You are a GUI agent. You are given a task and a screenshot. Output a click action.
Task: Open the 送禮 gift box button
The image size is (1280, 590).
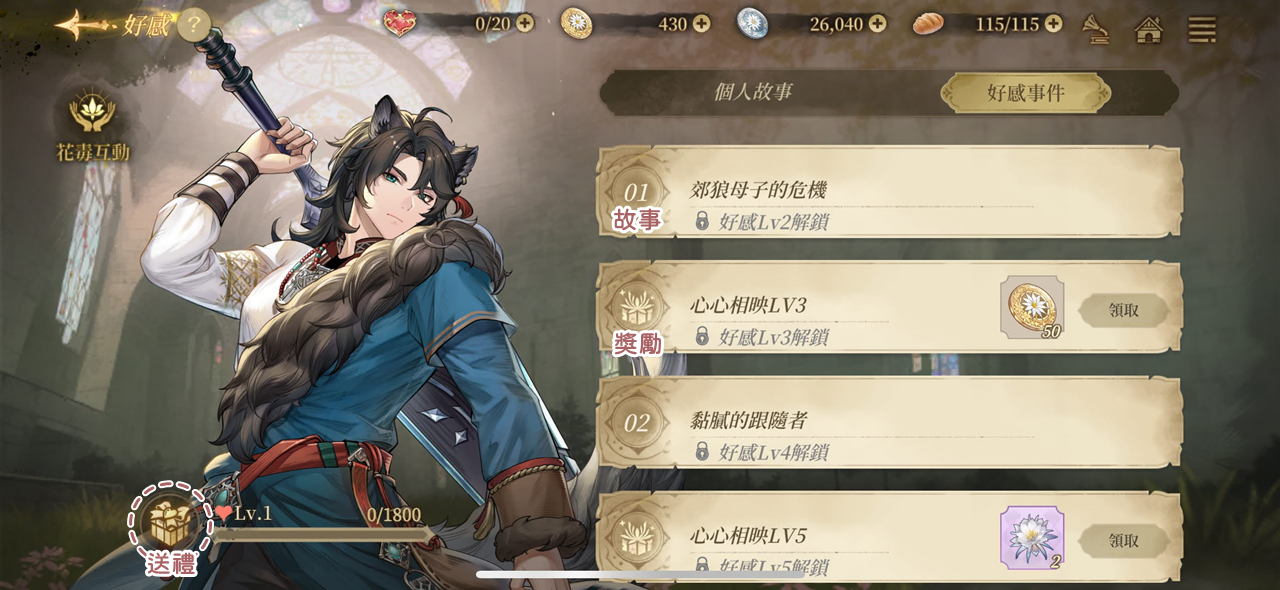[x=170, y=523]
